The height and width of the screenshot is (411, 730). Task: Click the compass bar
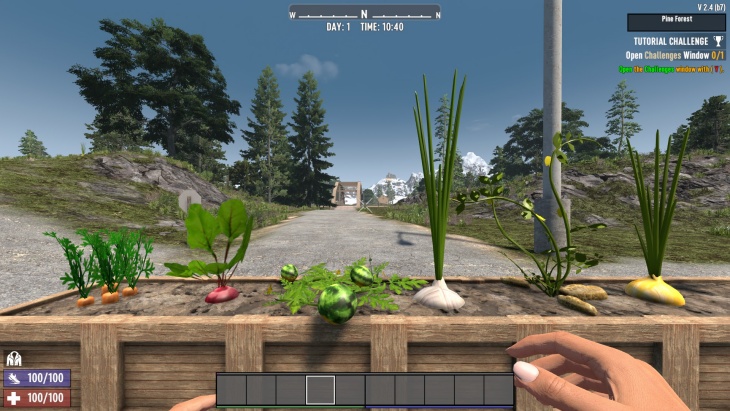click(364, 13)
